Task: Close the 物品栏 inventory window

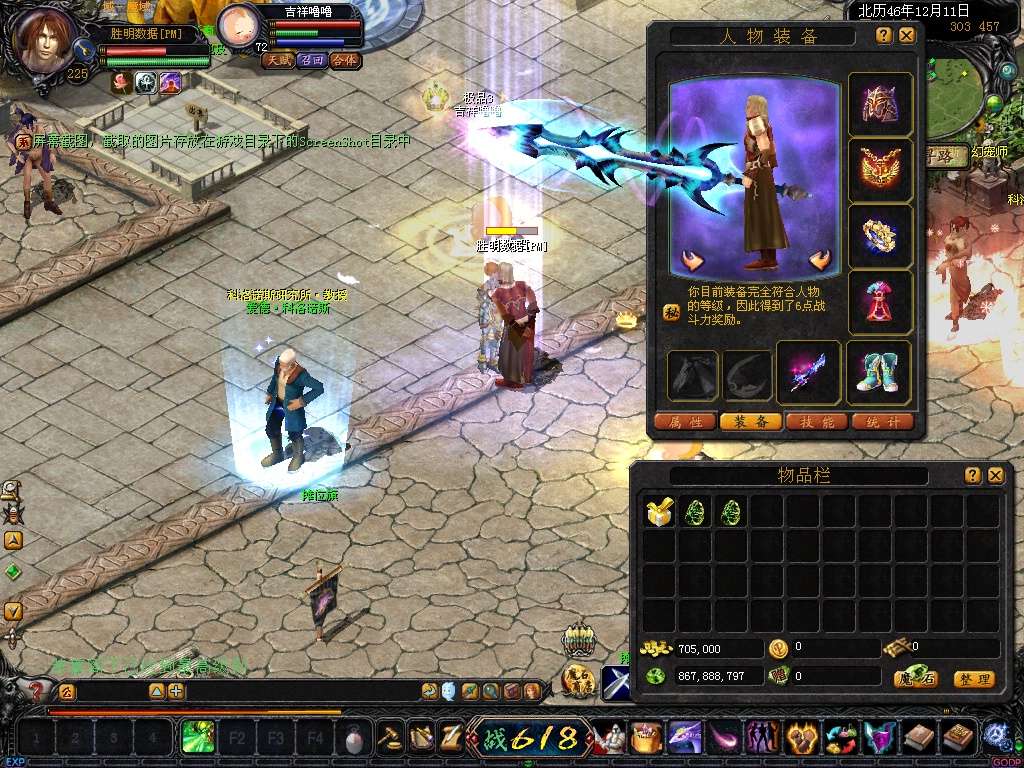Action: point(995,476)
